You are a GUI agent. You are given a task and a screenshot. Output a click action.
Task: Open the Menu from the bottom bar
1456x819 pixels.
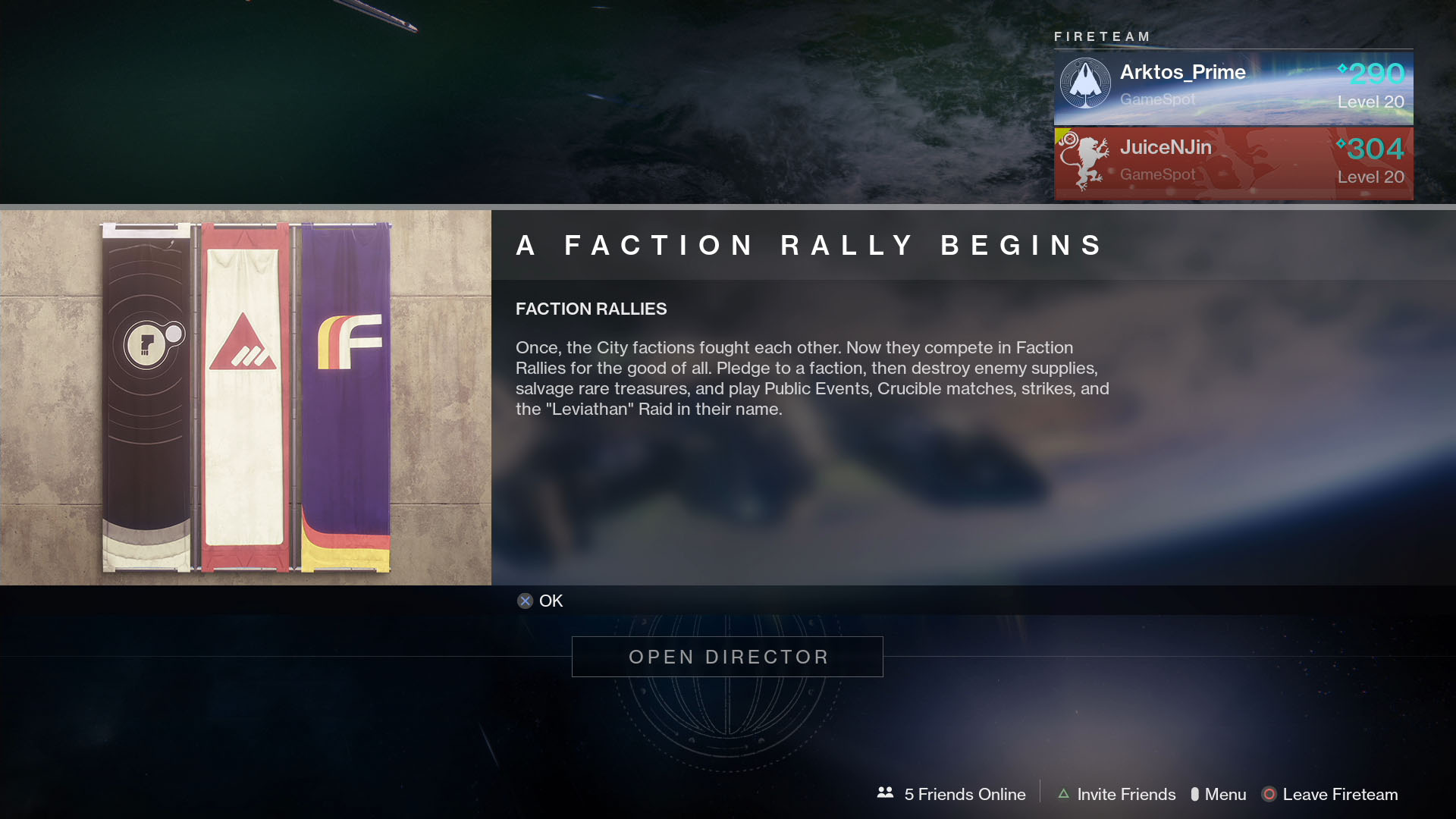tap(1226, 794)
